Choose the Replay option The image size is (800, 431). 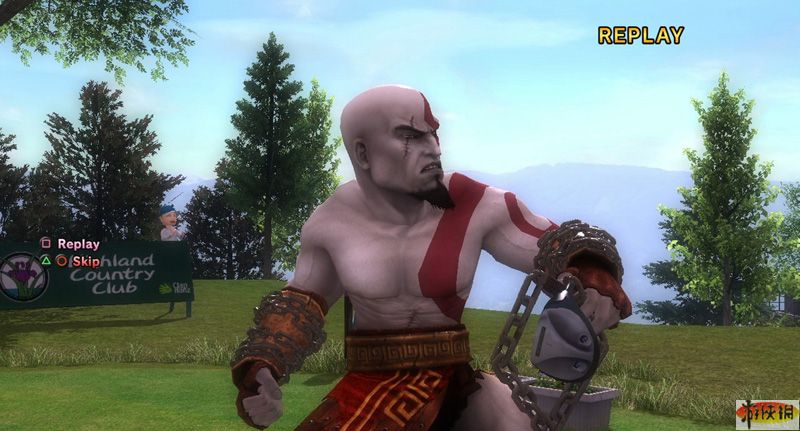(77, 243)
